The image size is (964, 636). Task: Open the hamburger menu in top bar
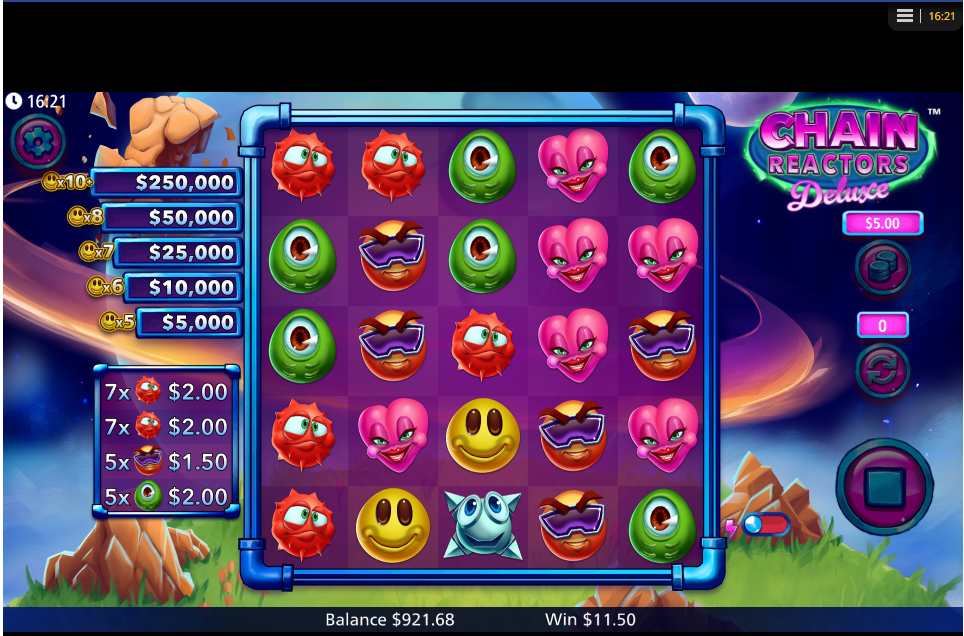tap(905, 16)
